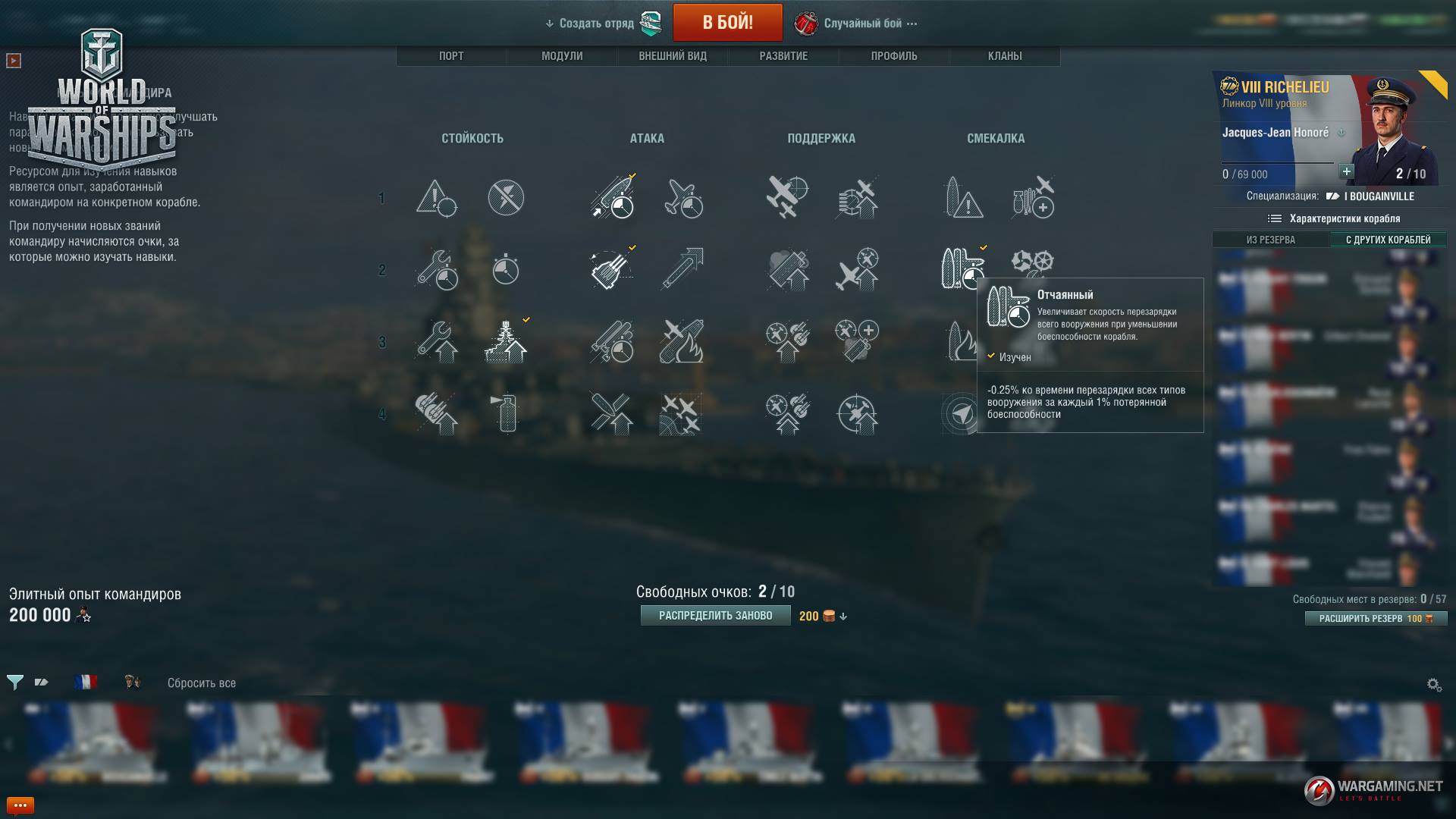Open the ВНЕШНИЙ ВИД tab
Viewport: 1456px width, 819px height.
(673, 56)
